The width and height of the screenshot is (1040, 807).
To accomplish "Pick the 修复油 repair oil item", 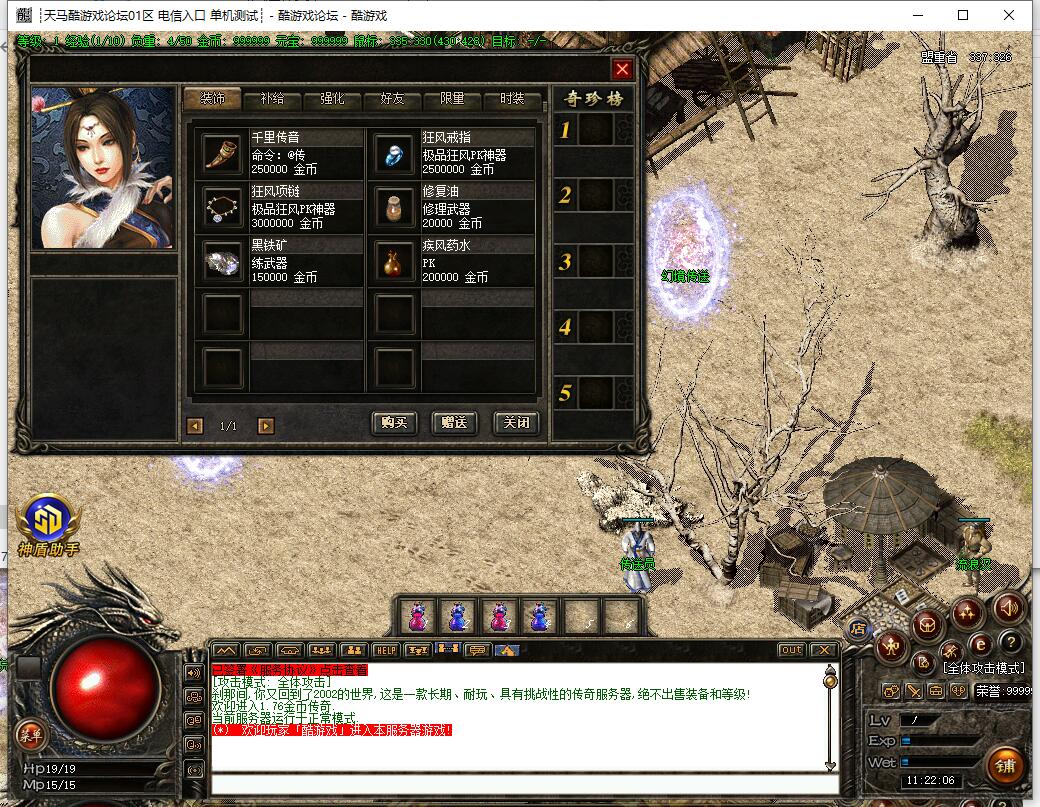I will coord(394,206).
